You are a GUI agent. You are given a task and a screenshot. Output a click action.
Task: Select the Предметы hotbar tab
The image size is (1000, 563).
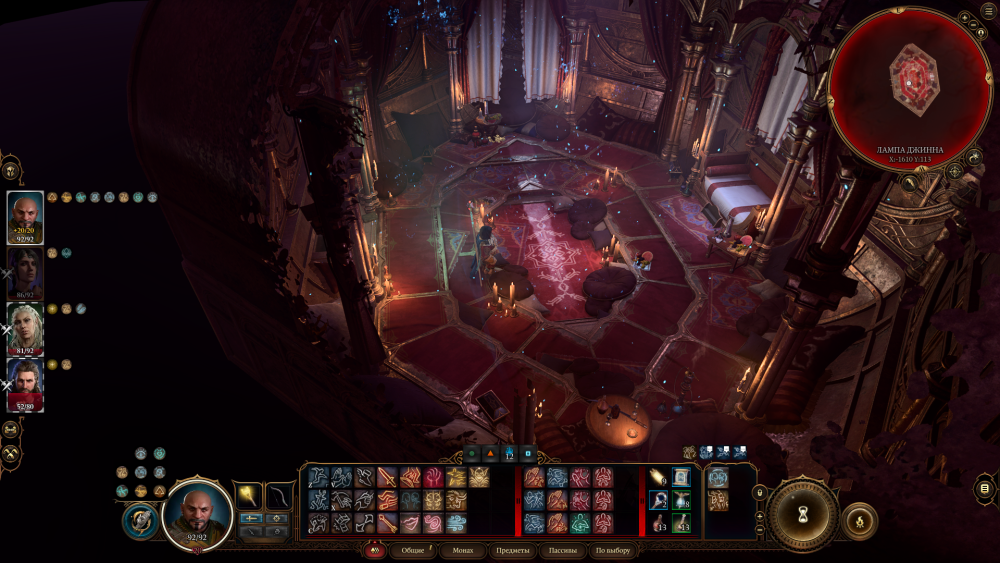[x=512, y=550]
